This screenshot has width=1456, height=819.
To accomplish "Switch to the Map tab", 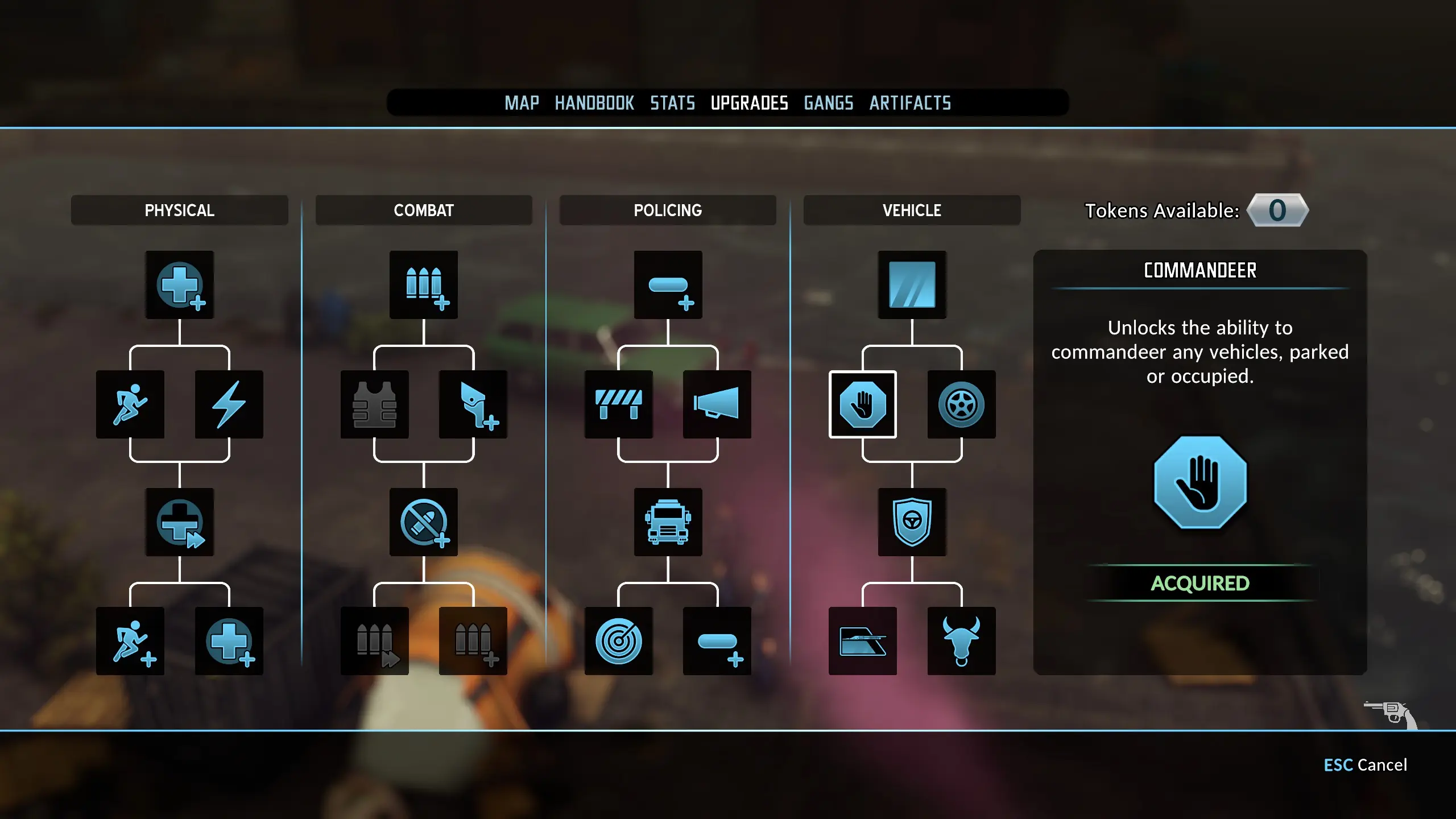I will (x=522, y=103).
